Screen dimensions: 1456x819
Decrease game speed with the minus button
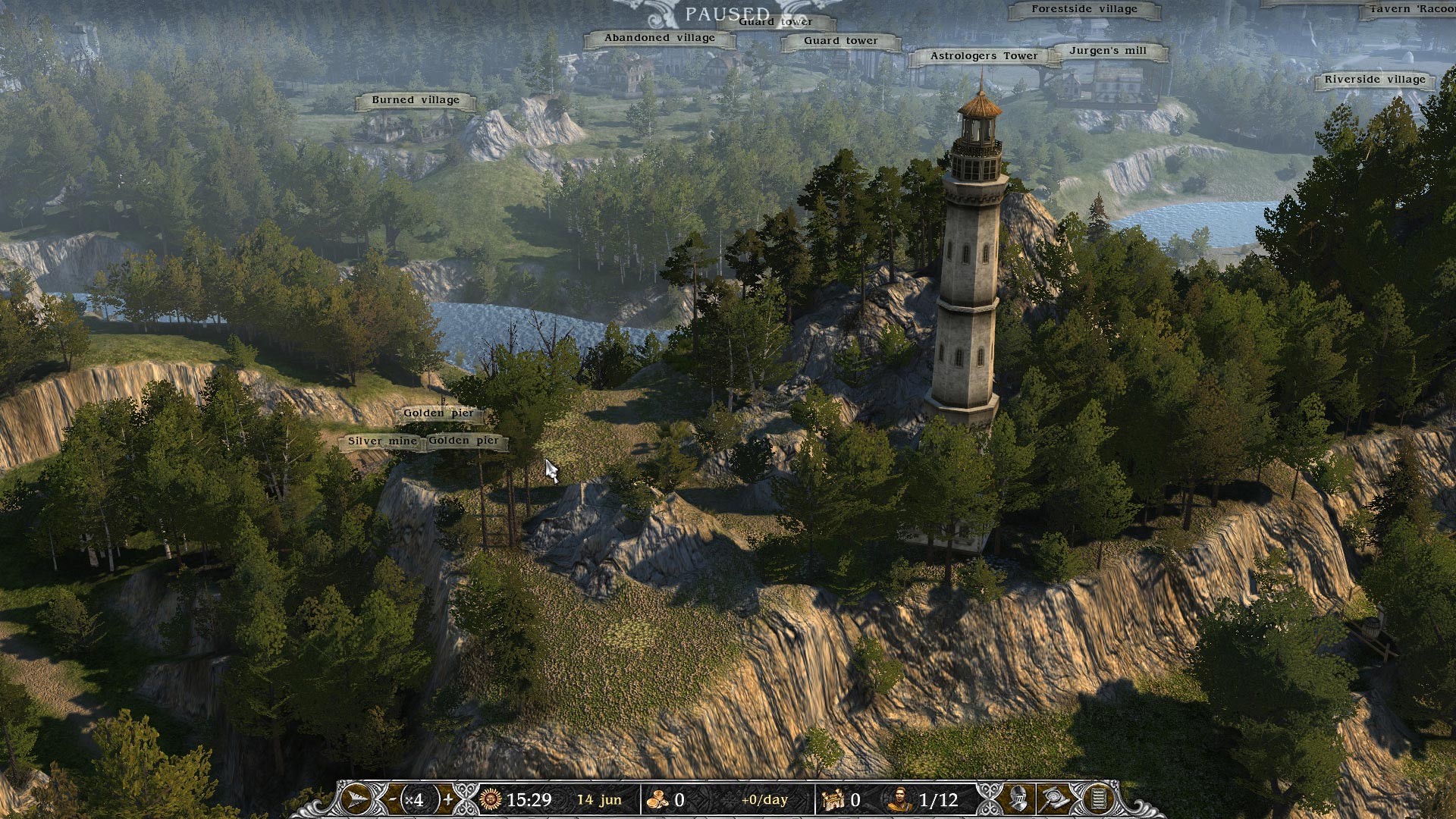pyautogui.click(x=392, y=799)
